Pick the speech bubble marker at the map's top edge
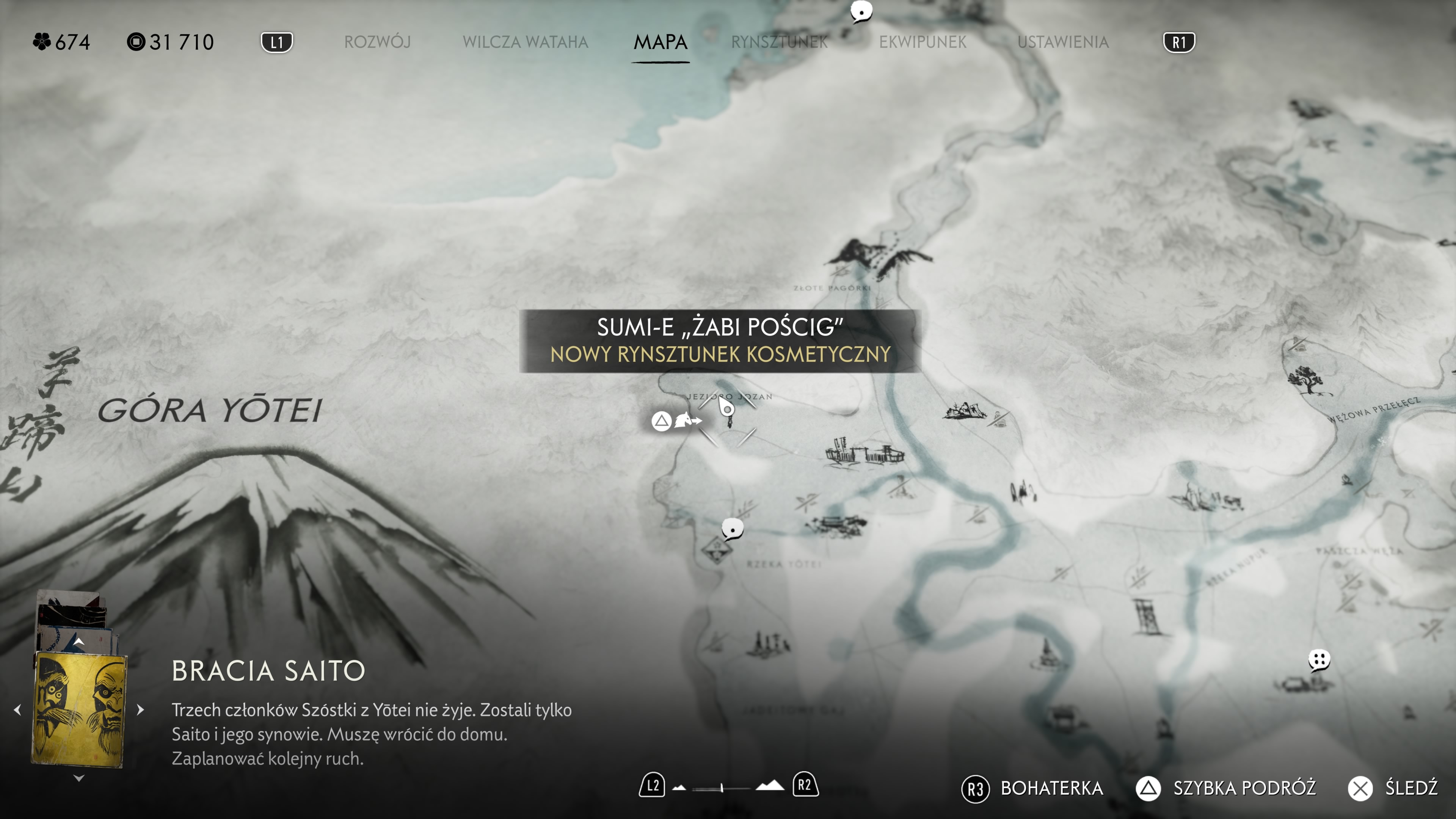Screen dimensions: 1456x819 (861, 11)
